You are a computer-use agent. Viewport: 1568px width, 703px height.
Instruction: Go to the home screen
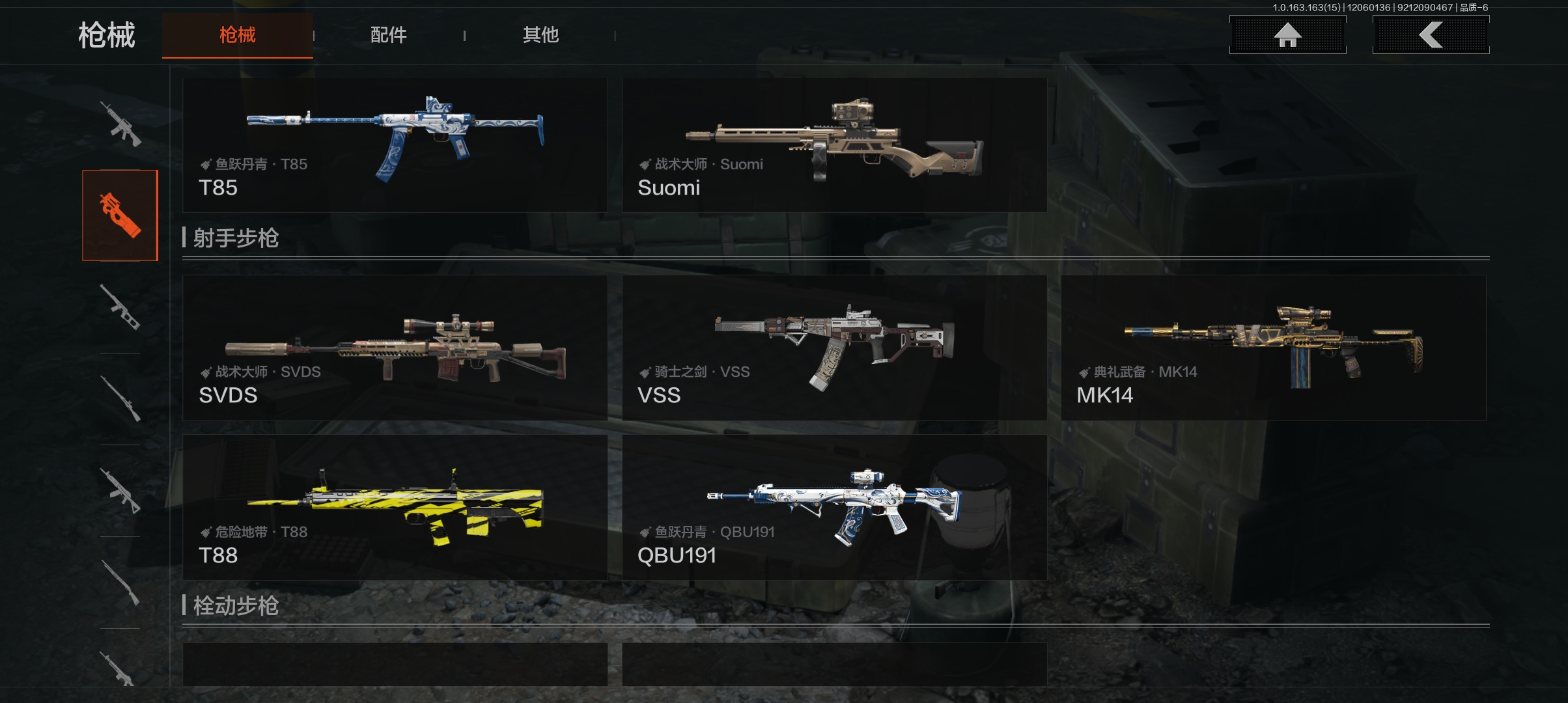1287,35
